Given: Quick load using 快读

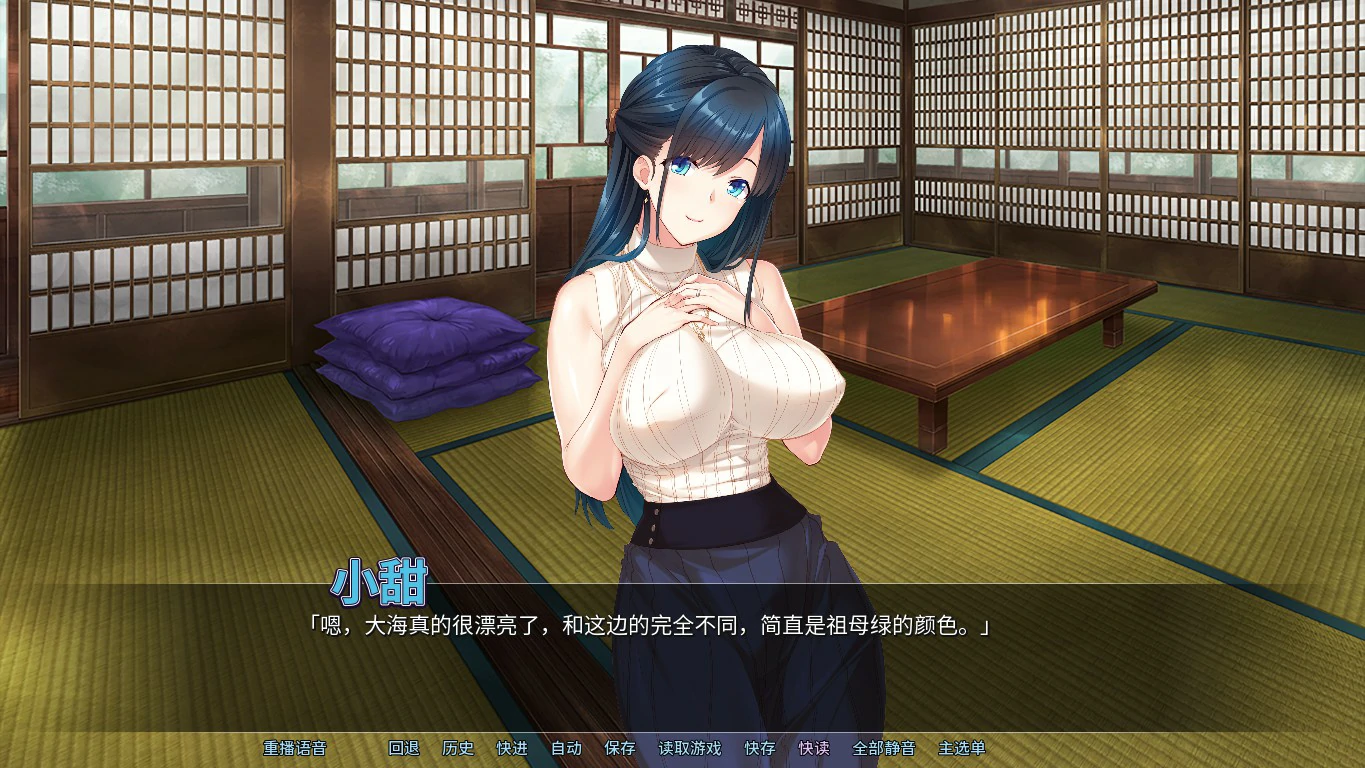Looking at the screenshot, I should (814, 748).
